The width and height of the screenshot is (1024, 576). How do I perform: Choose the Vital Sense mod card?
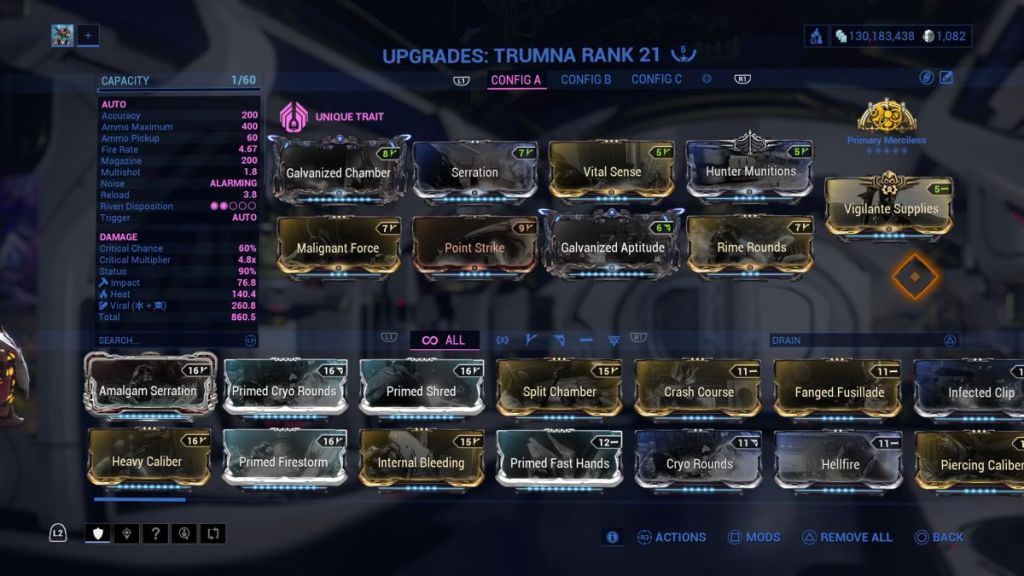(x=611, y=171)
